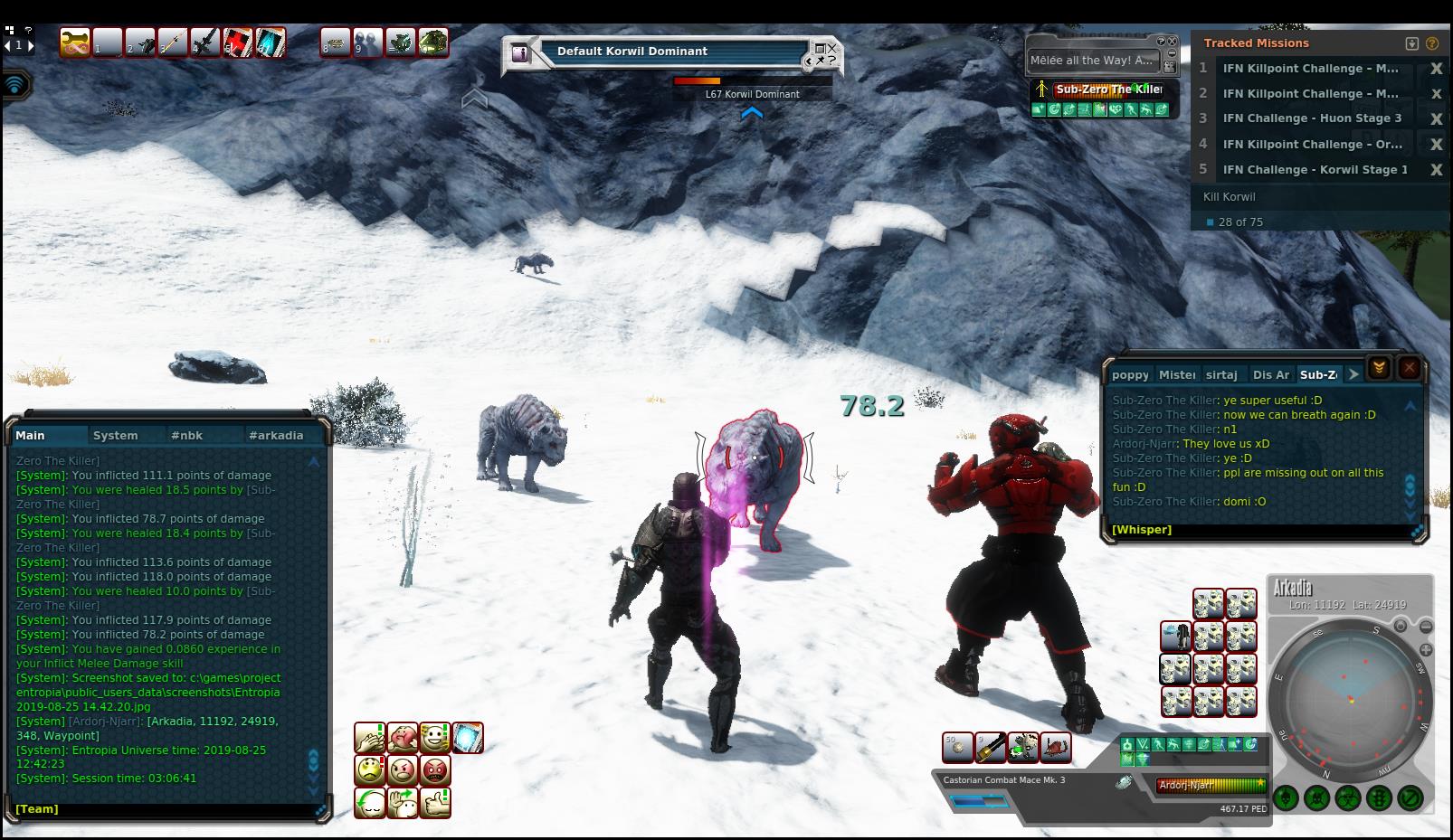Viewport: 1453px width, 840px height.
Task: Select the Korwil Stage 1 tracked mission
Action: tap(1315, 169)
